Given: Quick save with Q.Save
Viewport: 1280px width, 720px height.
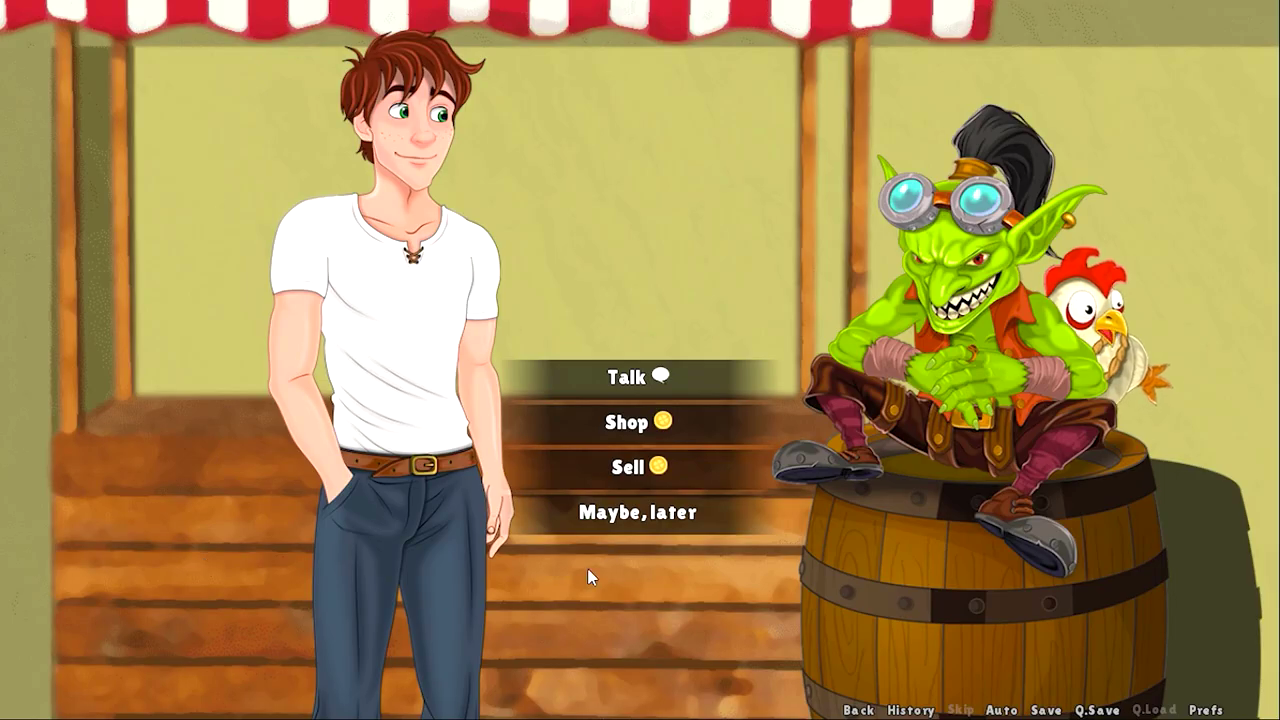Looking at the screenshot, I should click(x=1097, y=710).
